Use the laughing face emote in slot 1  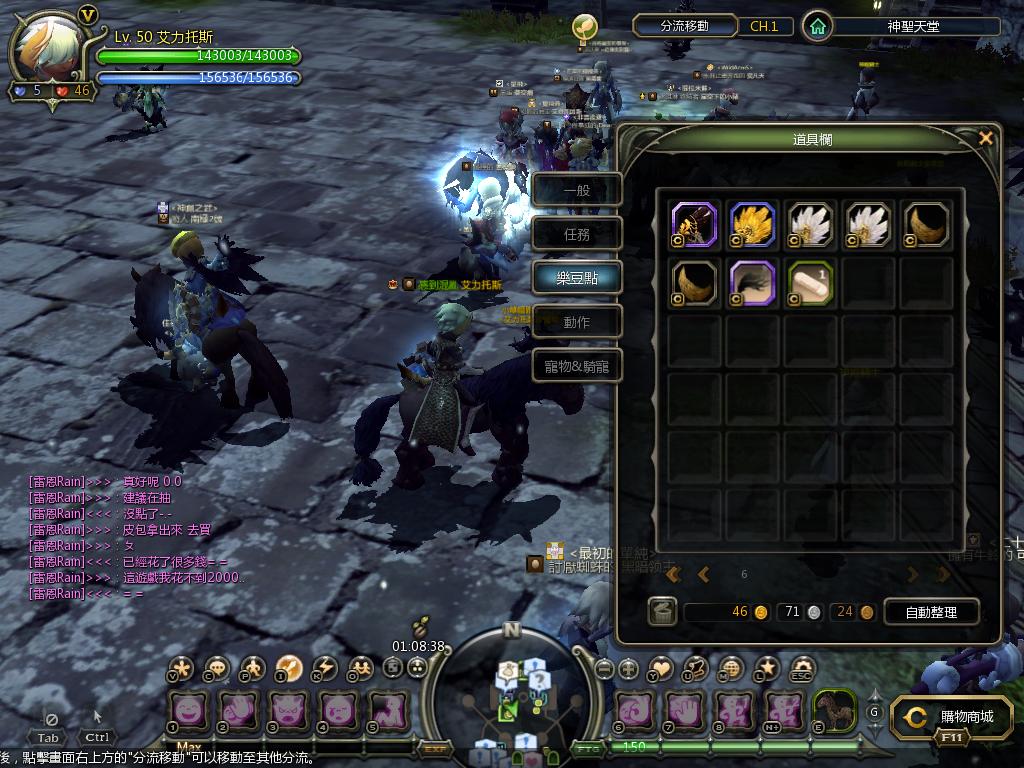[x=190, y=711]
